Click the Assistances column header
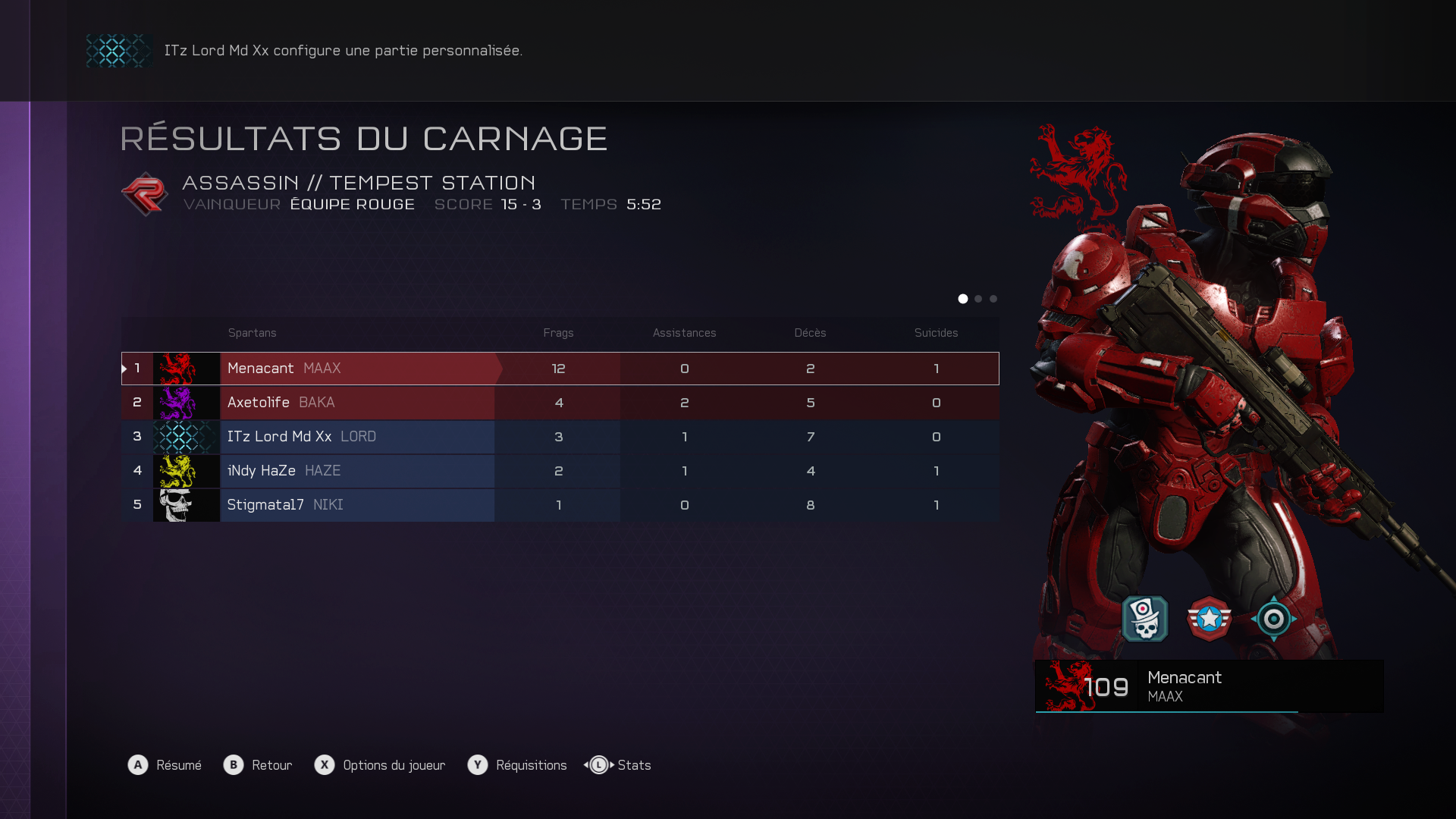The image size is (1456, 819). tap(685, 333)
